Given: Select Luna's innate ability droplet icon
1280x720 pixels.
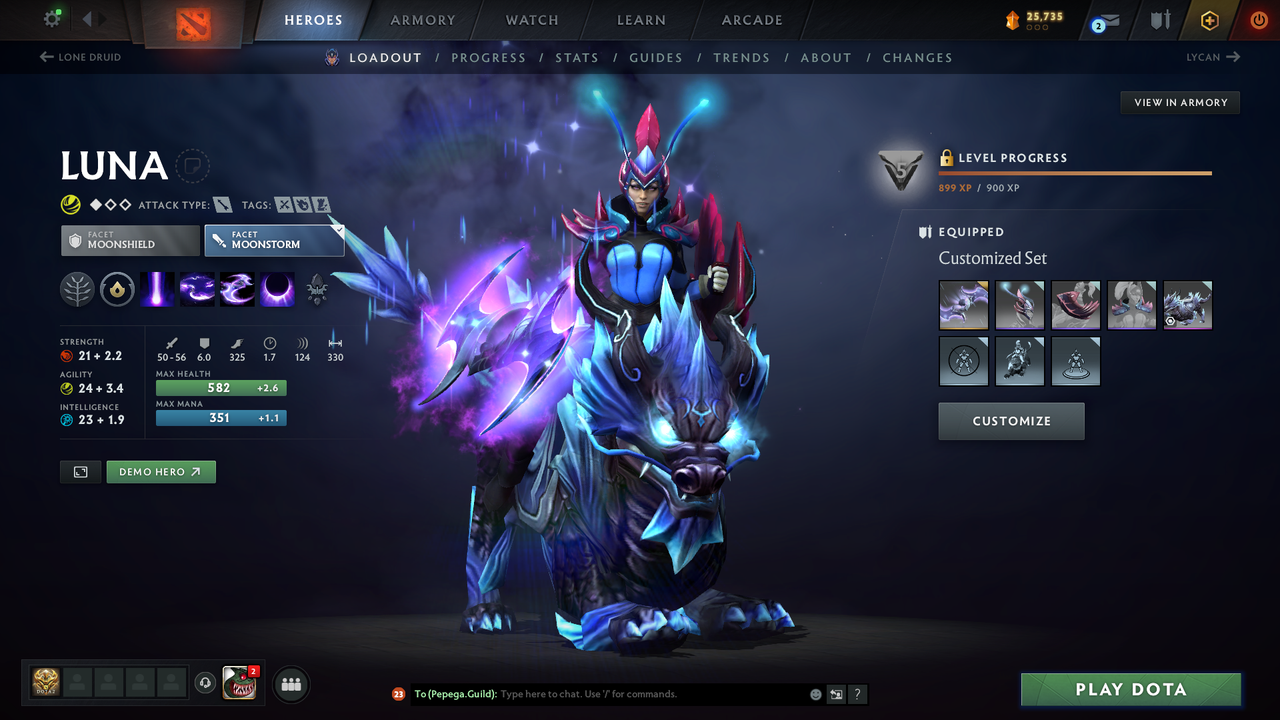Looking at the screenshot, I should 117,289.
